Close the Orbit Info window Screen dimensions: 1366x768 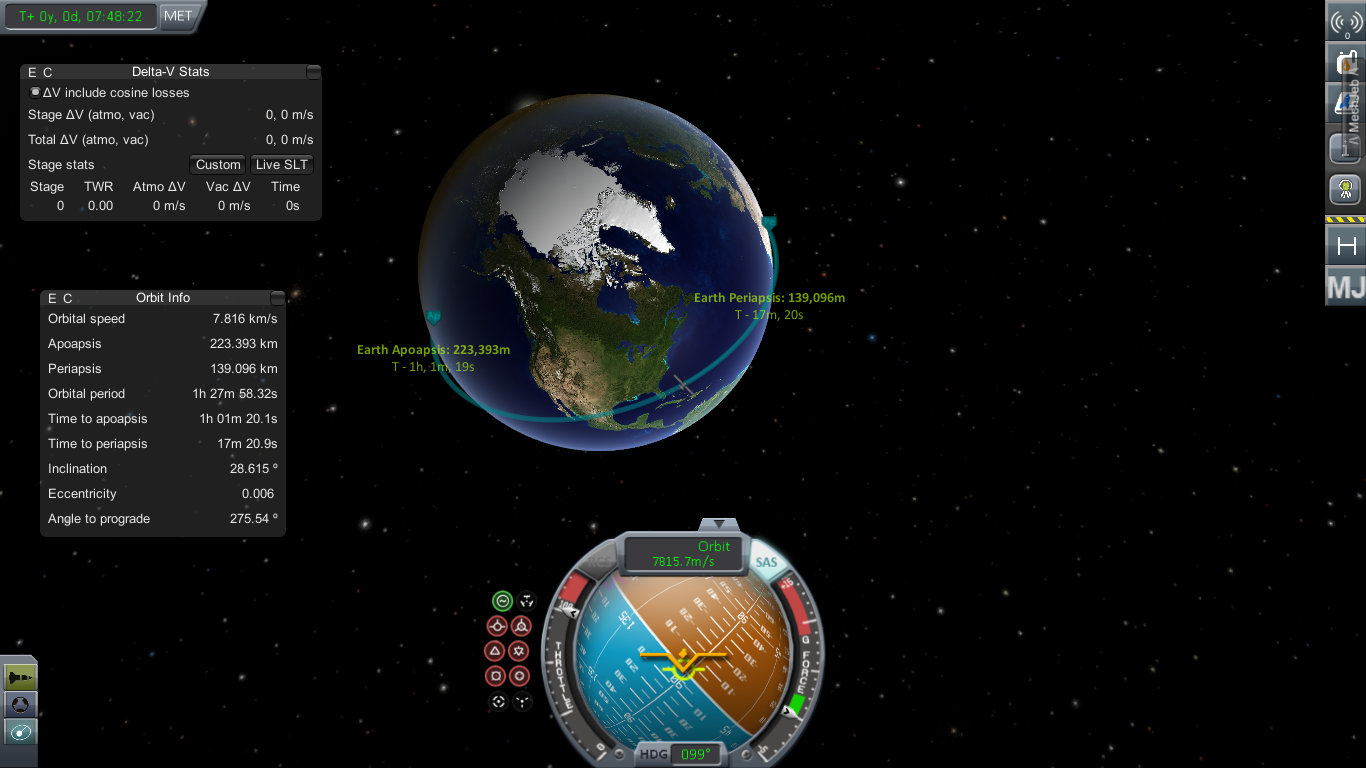point(278,298)
